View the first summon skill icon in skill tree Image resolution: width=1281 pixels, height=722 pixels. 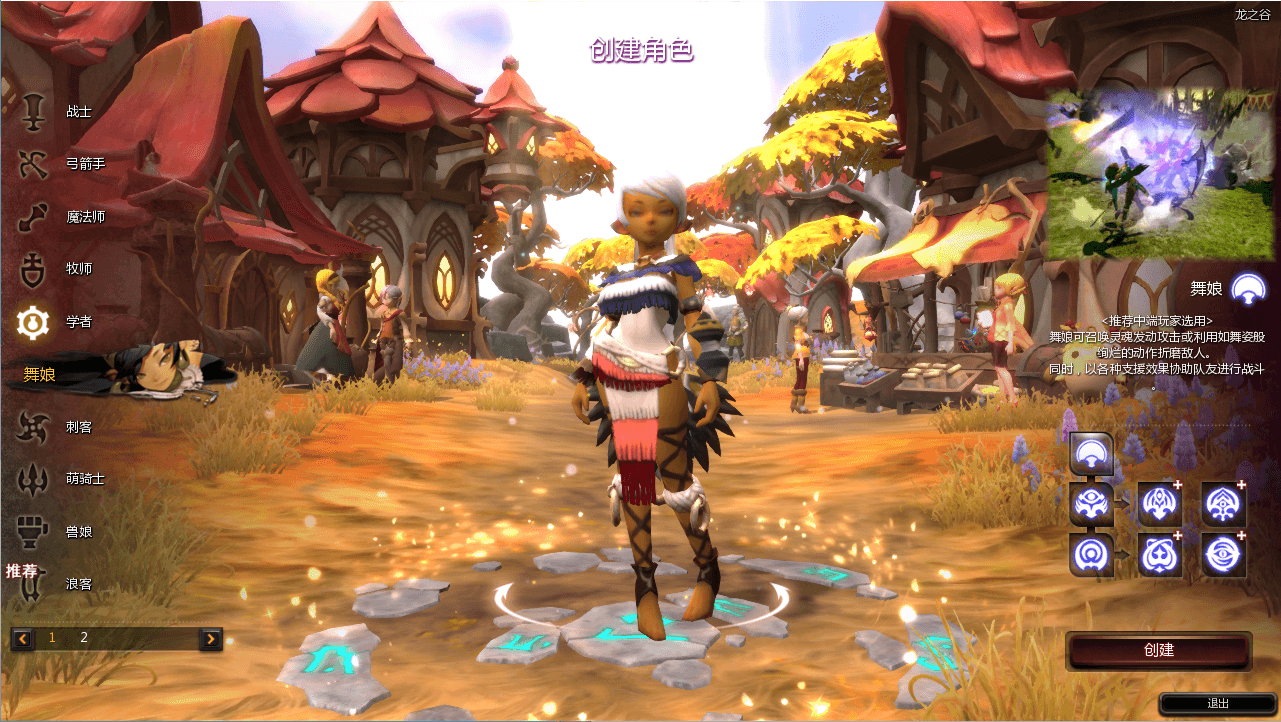click(1090, 452)
